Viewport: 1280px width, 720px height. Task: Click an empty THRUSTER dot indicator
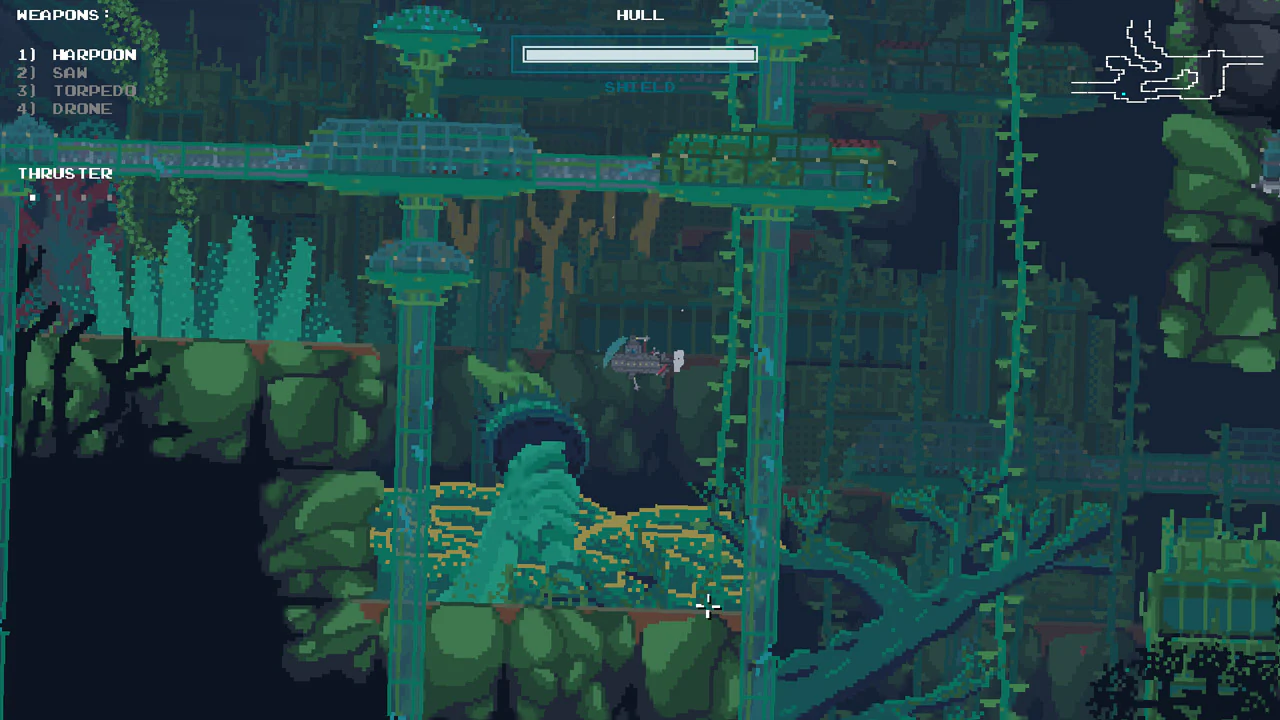point(57,197)
